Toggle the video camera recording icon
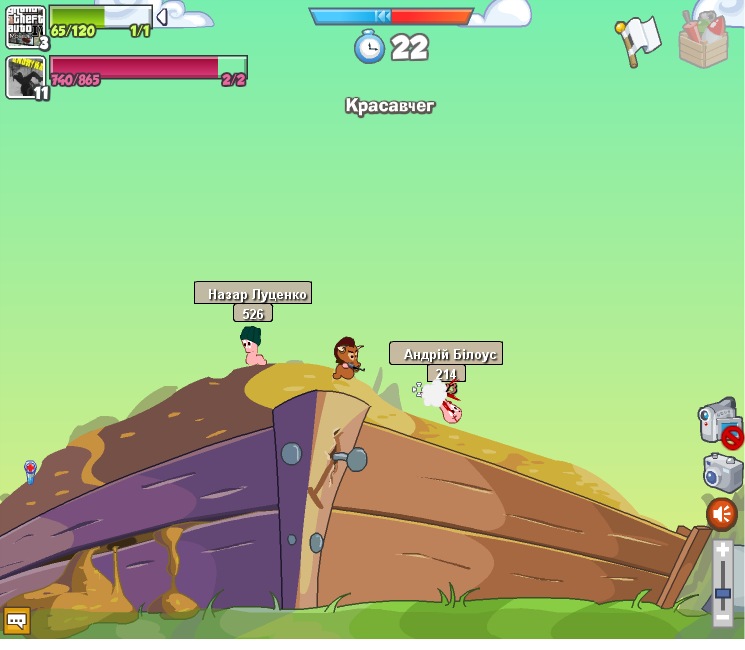Viewport: 745px width, 650px height. point(718,420)
